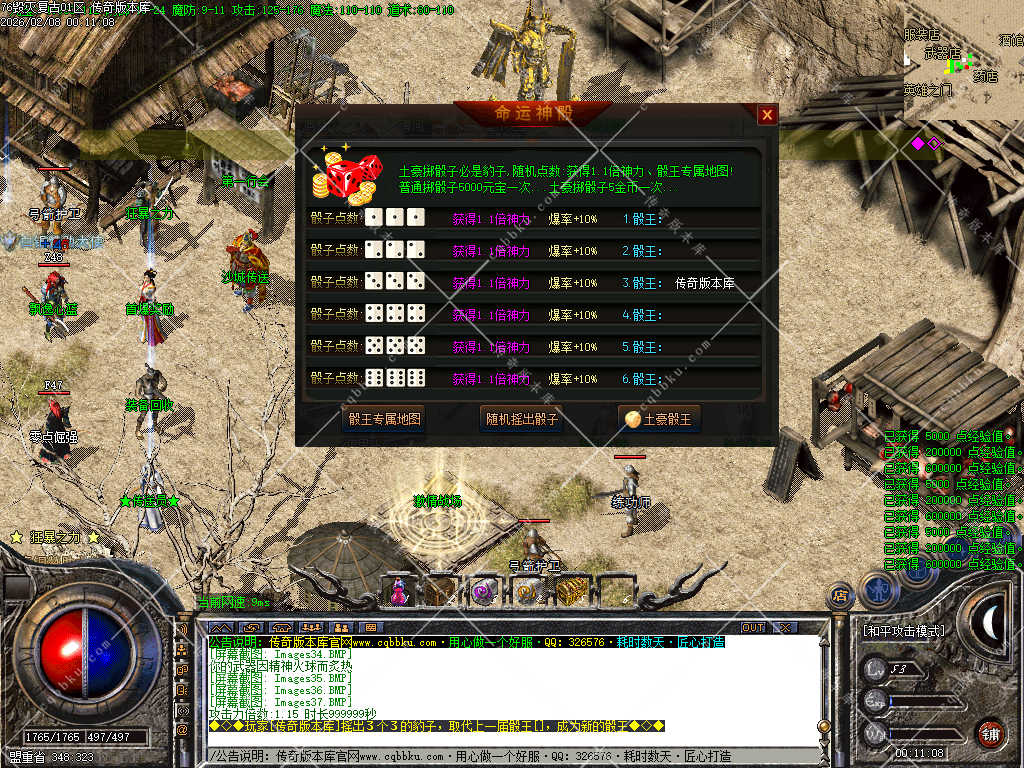Click the Lv level orb icon
The width and height of the screenshot is (1024, 768).
[x=876, y=668]
